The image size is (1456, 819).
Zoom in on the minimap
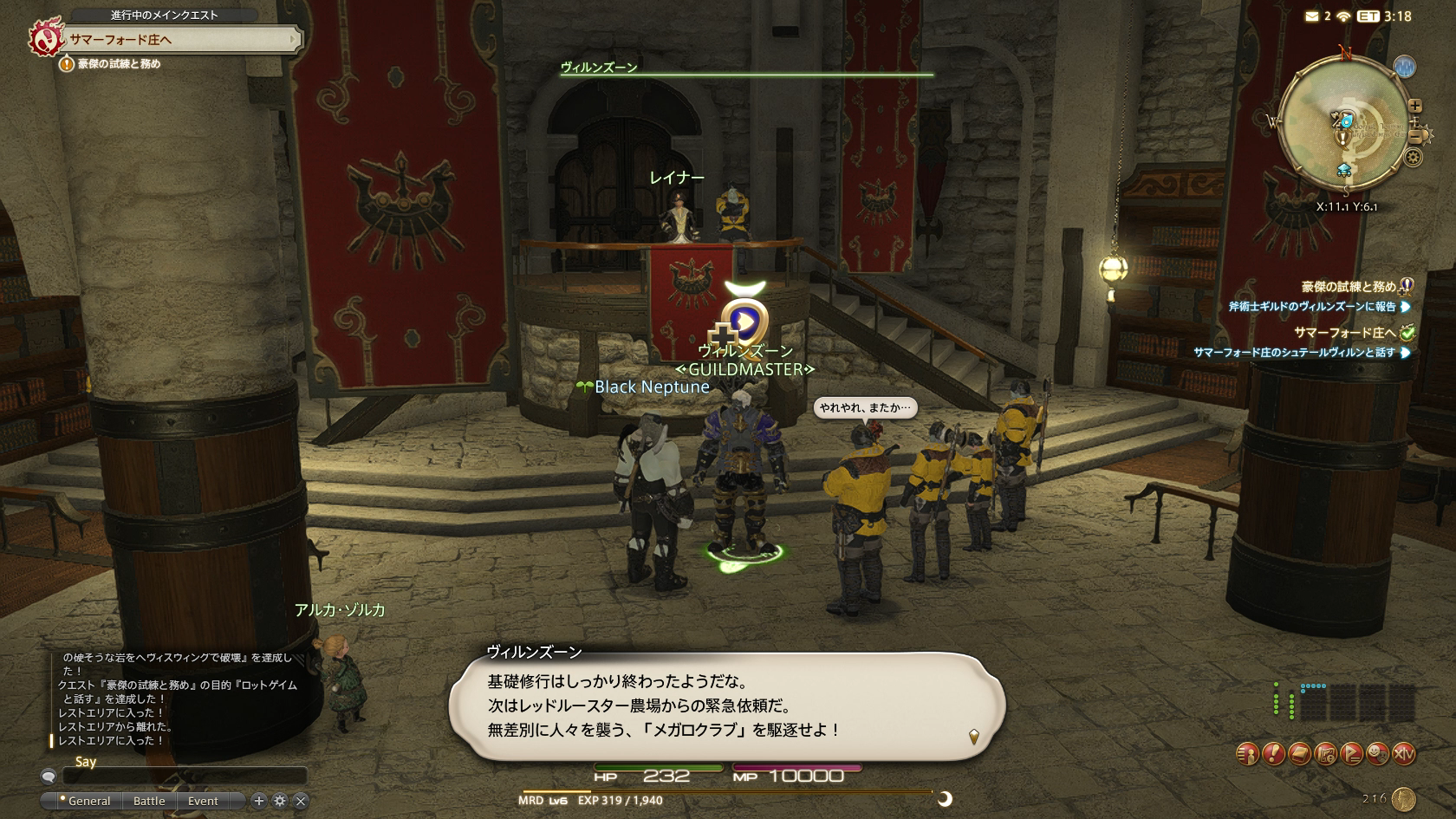pyautogui.click(x=1414, y=106)
